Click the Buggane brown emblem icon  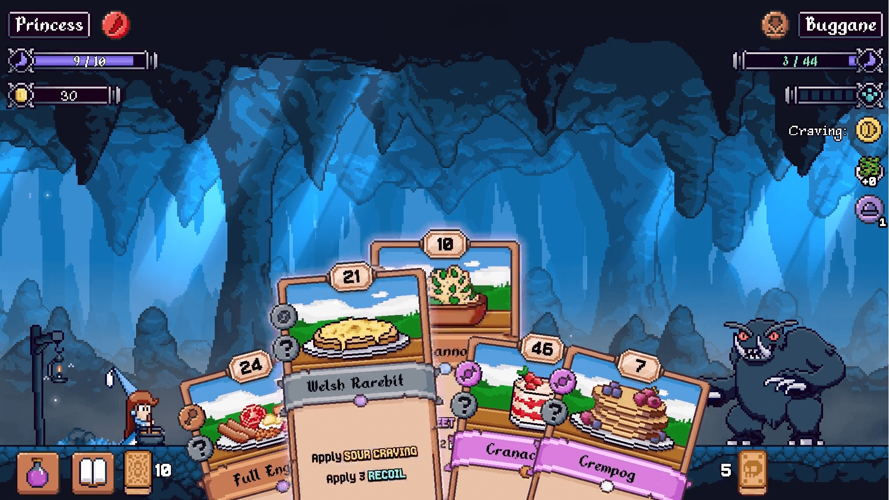pos(774,24)
